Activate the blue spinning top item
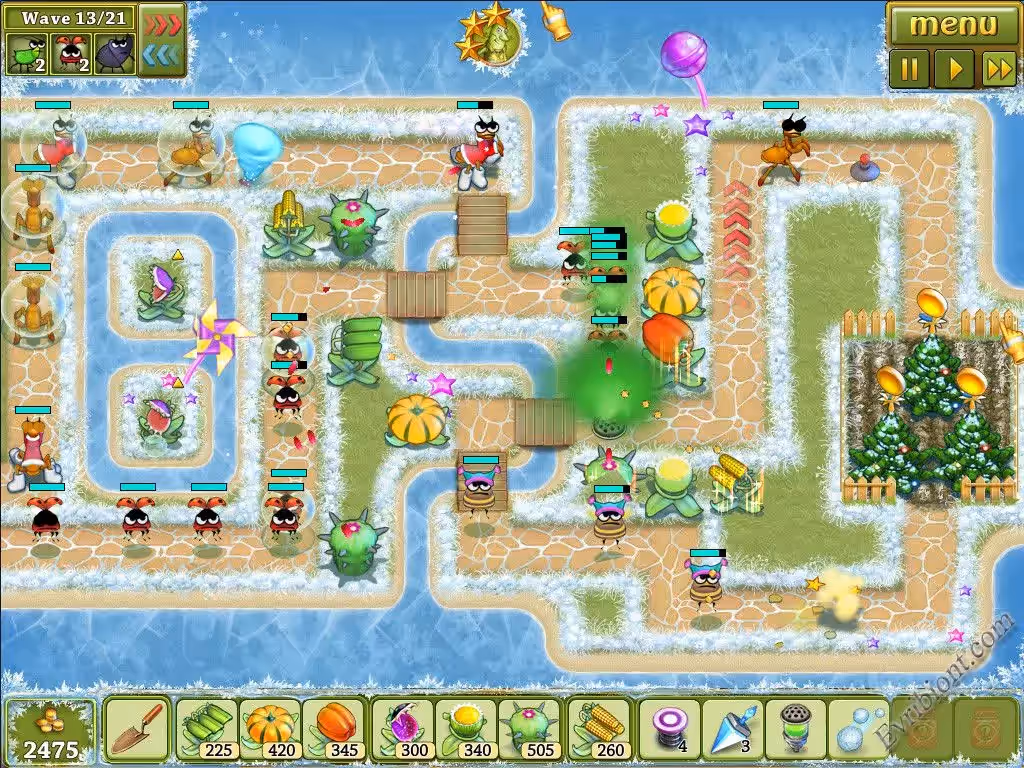Screen dimensions: 1024x768 pos(732,729)
